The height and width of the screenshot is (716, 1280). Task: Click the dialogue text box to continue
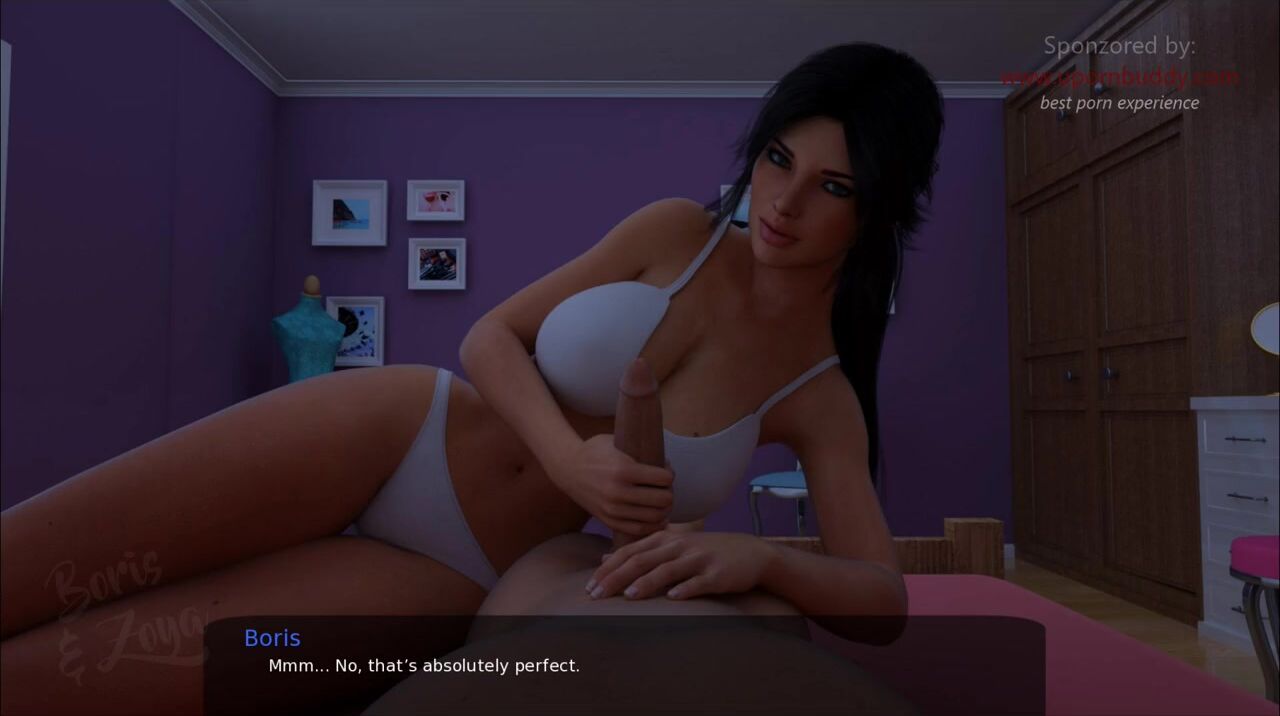point(624,664)
